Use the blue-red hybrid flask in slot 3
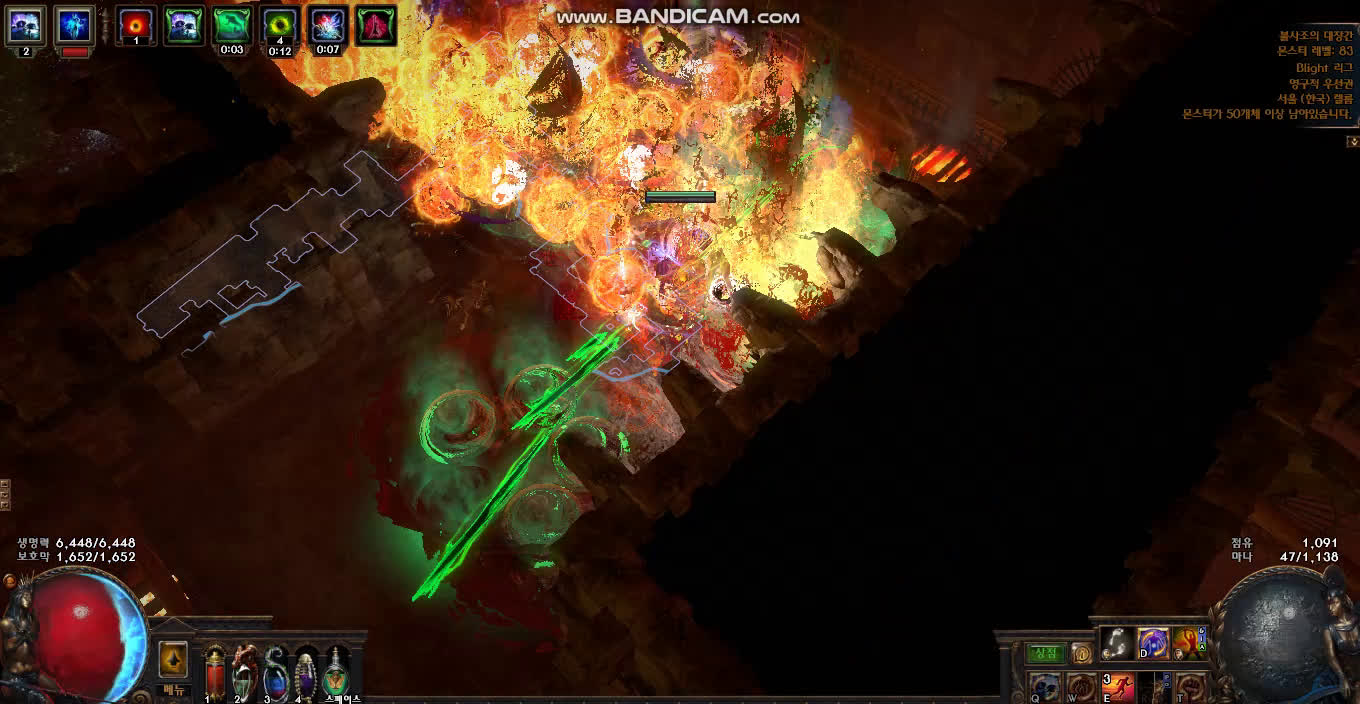The height and width of the screenshot is (704, 1360). tap(275, 672)
